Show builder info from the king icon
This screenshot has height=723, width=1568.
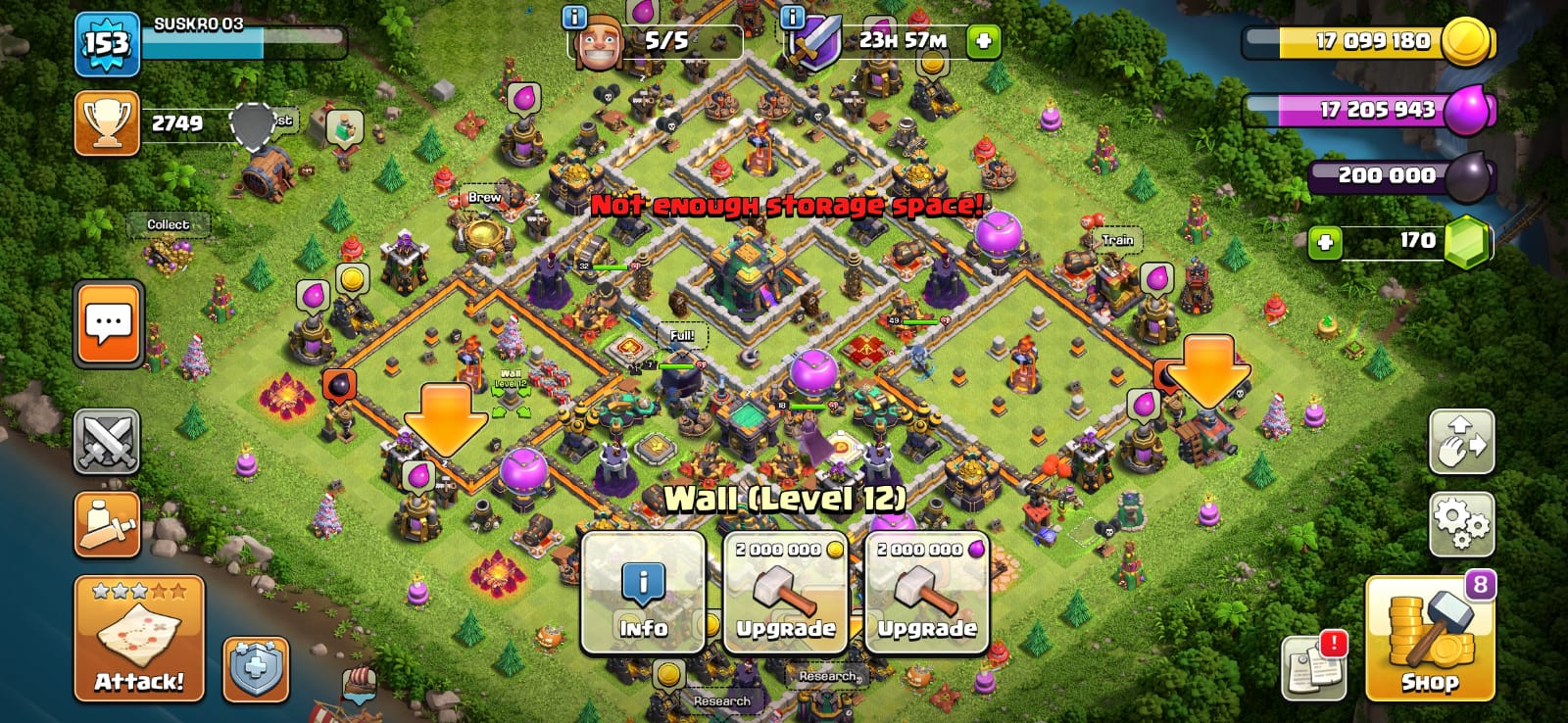(x=600, y=41)
